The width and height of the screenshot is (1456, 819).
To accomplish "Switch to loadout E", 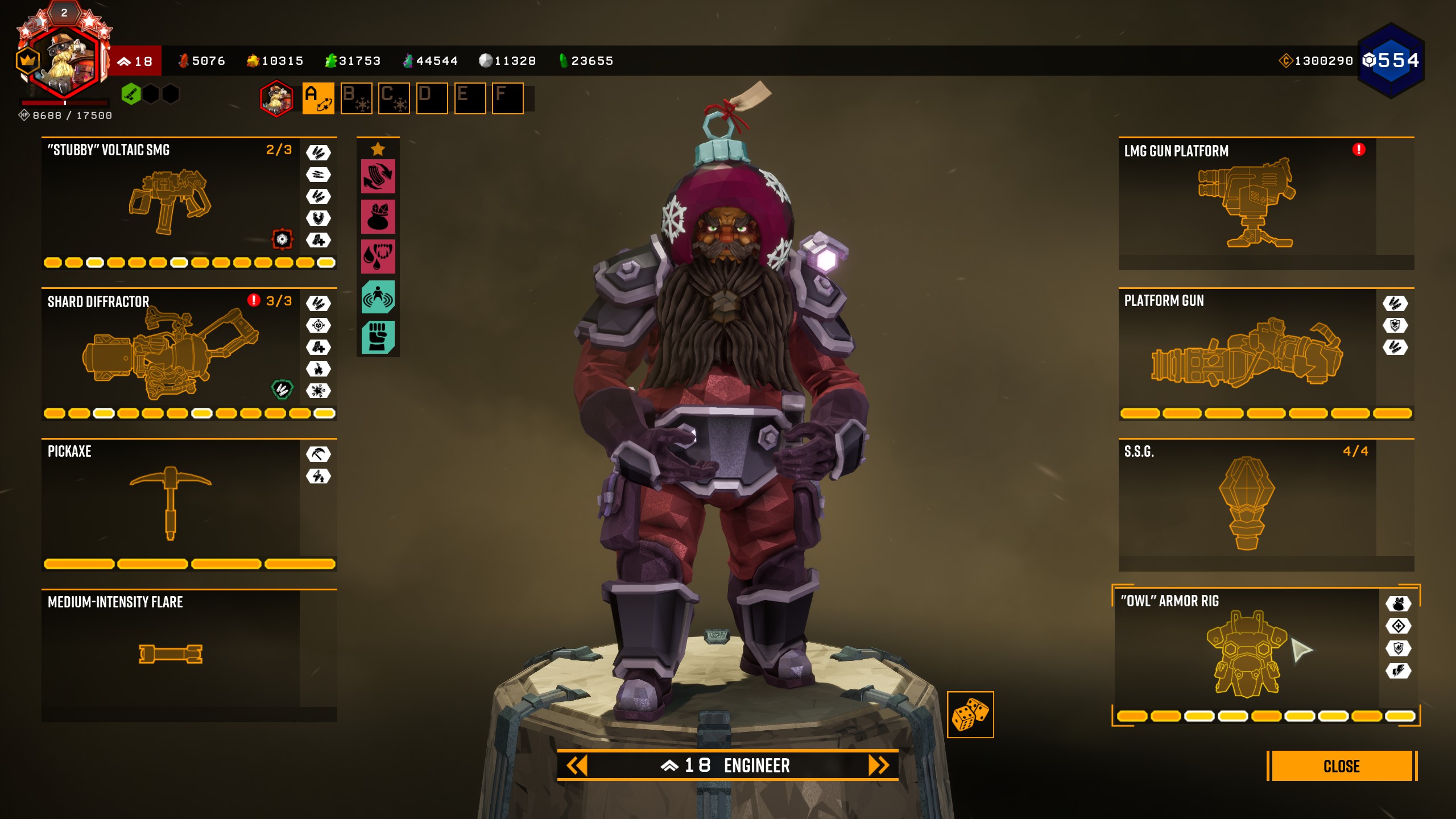I will click(x=470, y=98).
